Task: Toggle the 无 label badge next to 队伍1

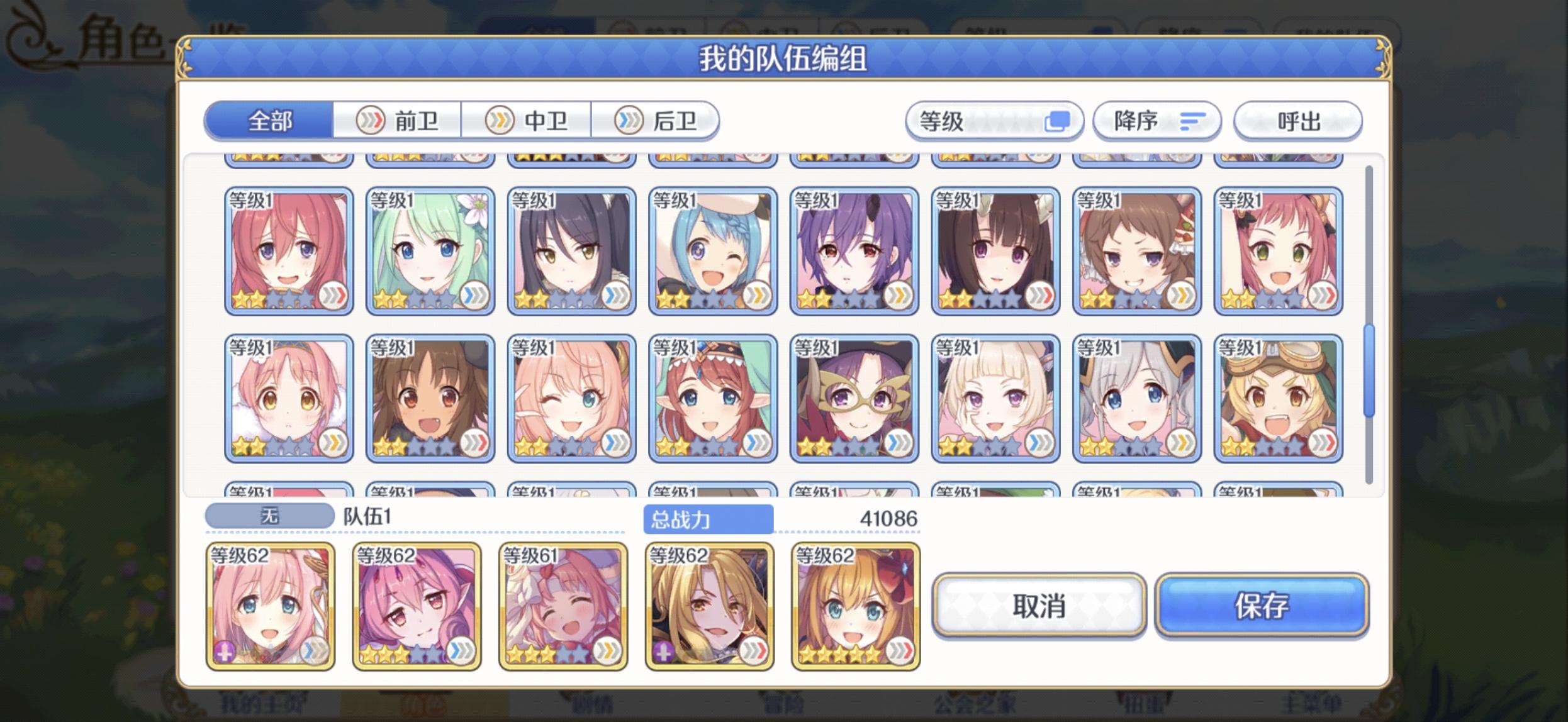Action: coord(269,515)
